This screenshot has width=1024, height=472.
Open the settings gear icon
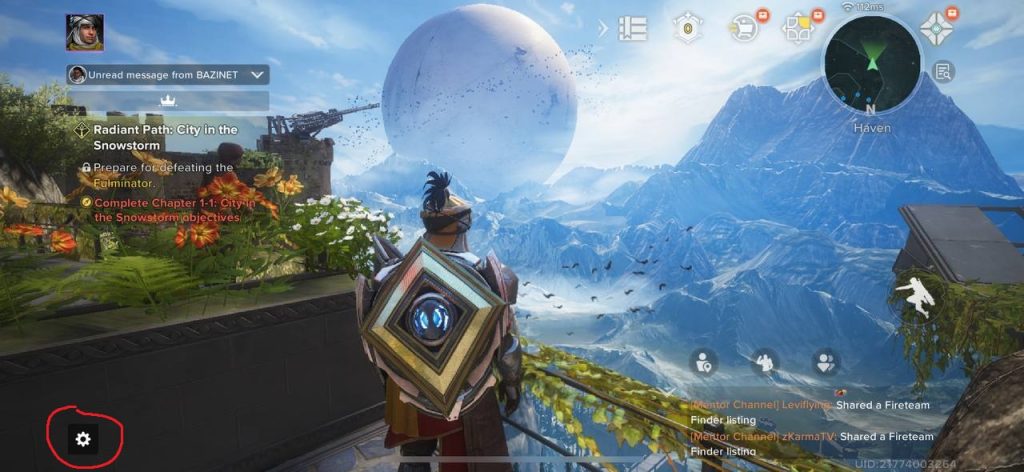point(83,438)
